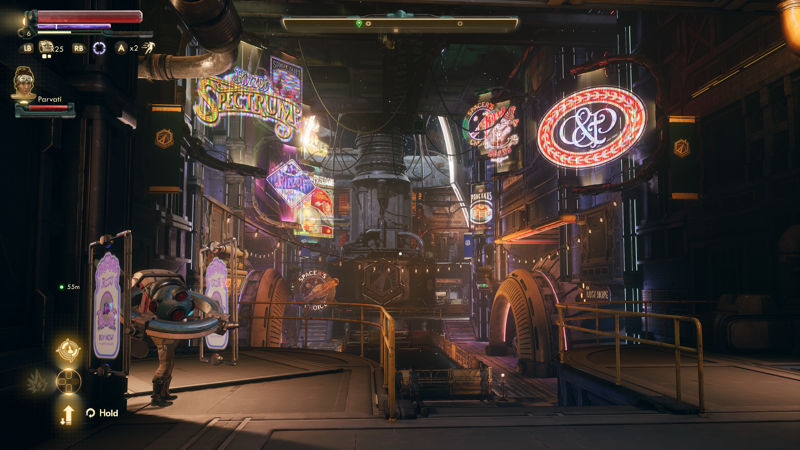Trigger the sprinting figure dodge icon

[x=148, y=47]
